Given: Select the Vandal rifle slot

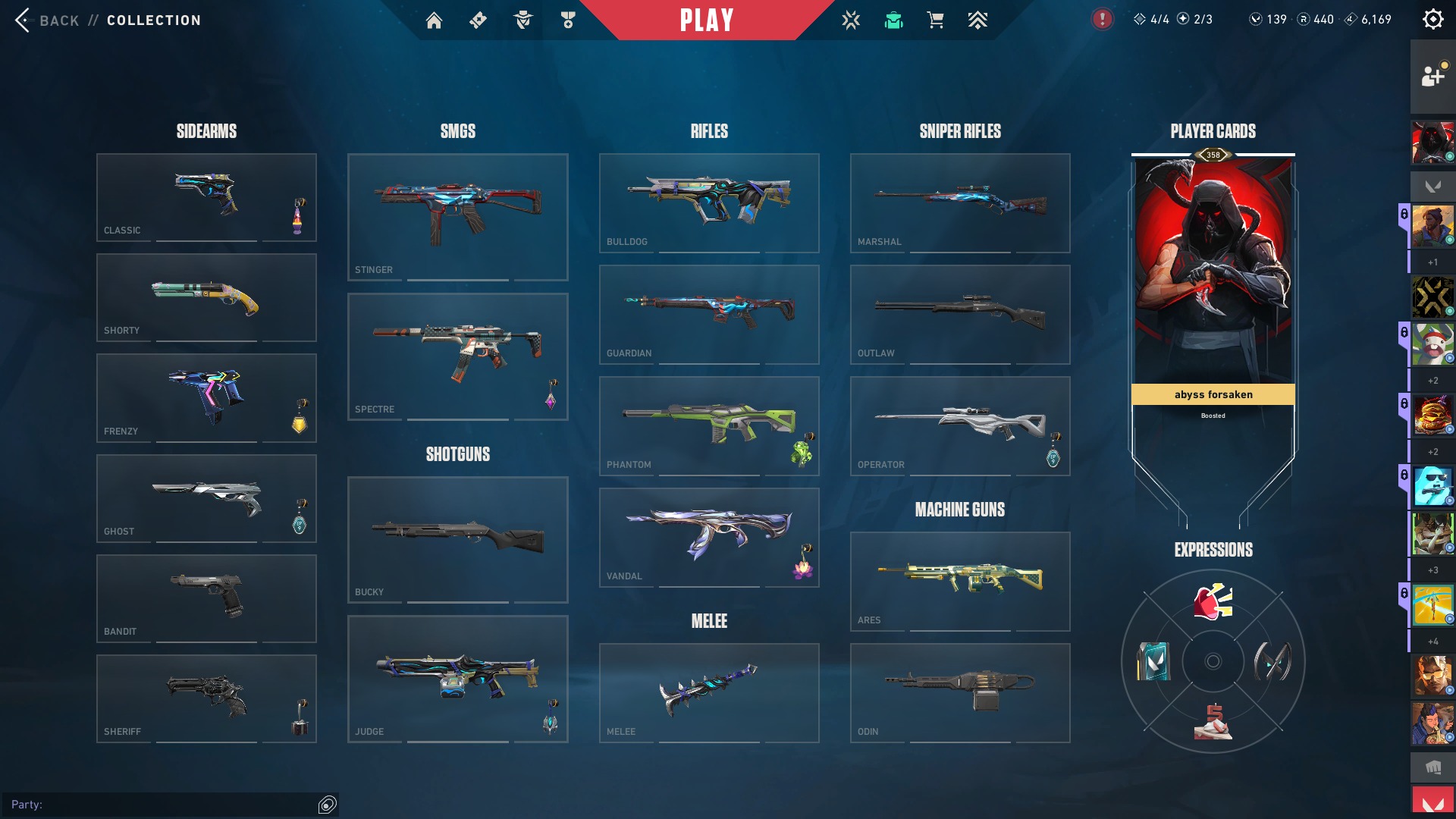Looking at the screenshot, I should (x=709, y=537).
